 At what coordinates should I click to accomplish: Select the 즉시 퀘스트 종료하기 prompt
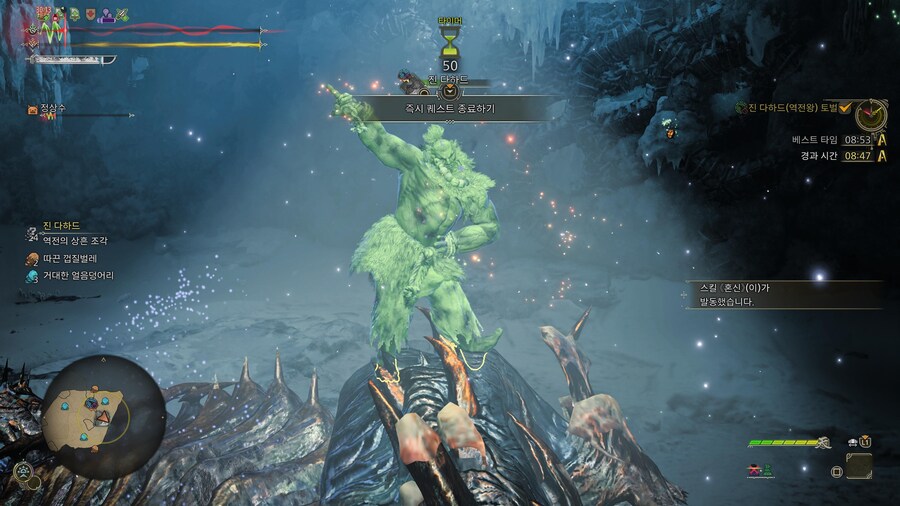coord(449,108)
